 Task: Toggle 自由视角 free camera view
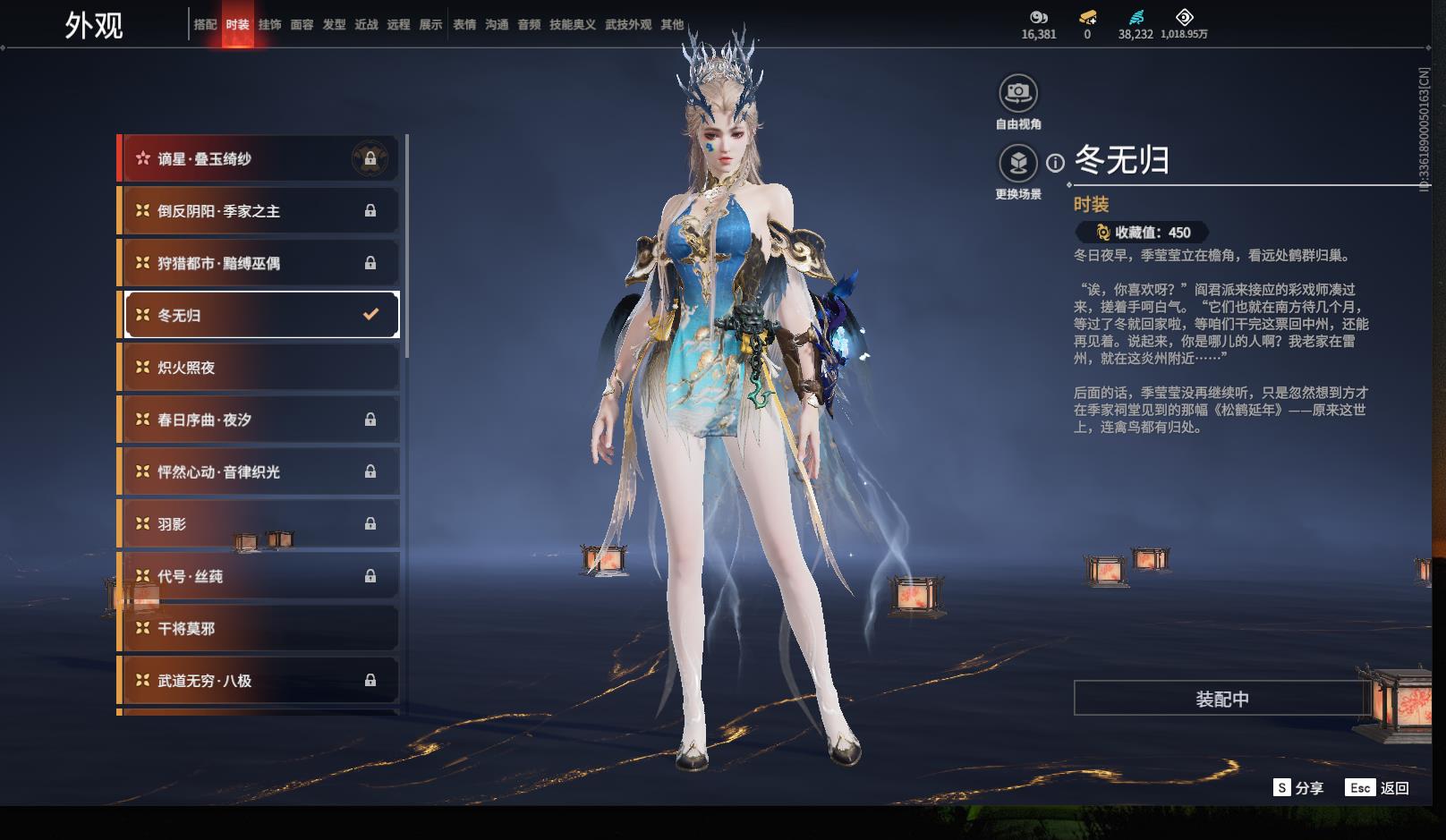1017,93
